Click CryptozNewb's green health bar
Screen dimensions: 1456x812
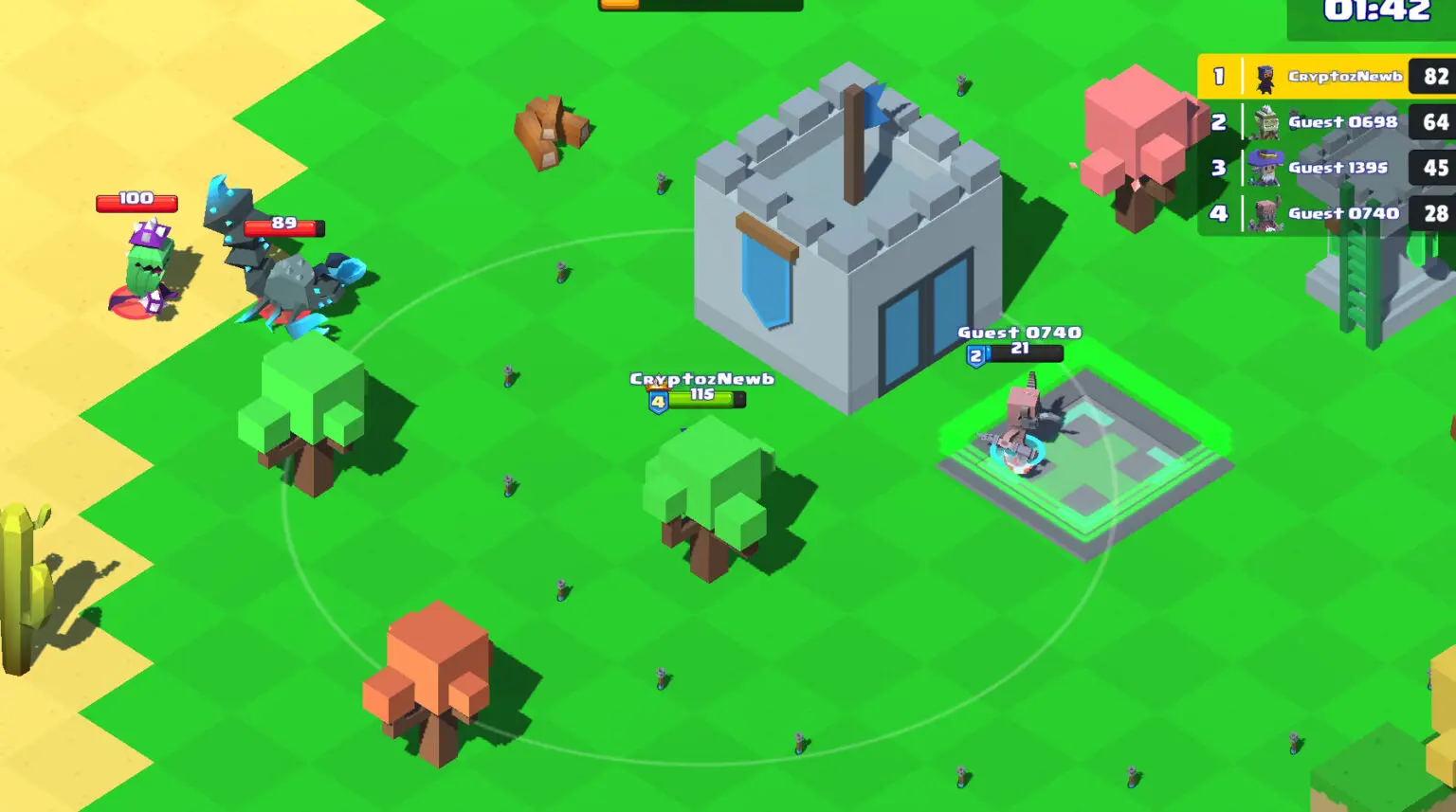(x=703, y=399)
